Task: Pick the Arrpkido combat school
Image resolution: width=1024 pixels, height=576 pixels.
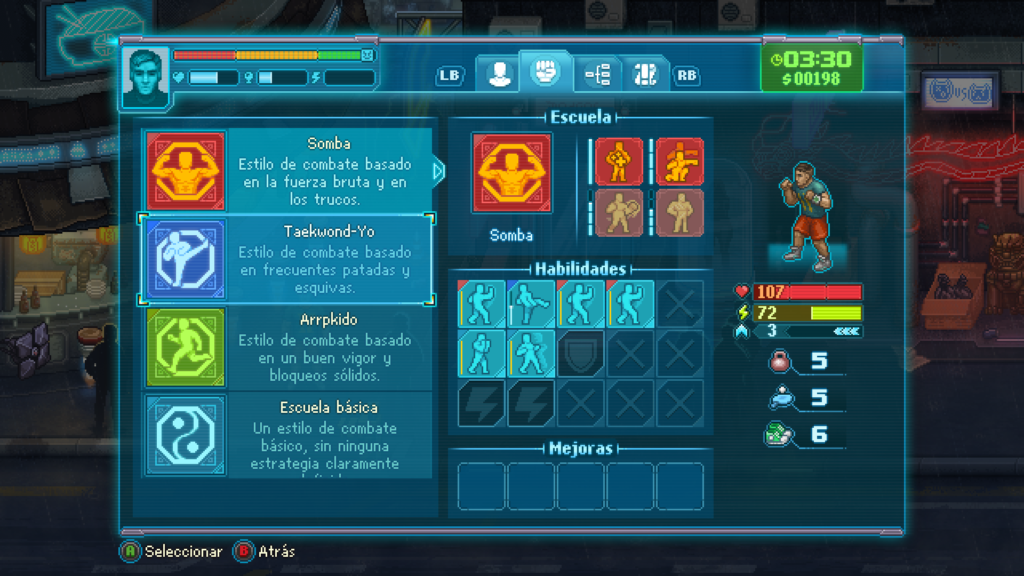Action: tap(288, 347)
